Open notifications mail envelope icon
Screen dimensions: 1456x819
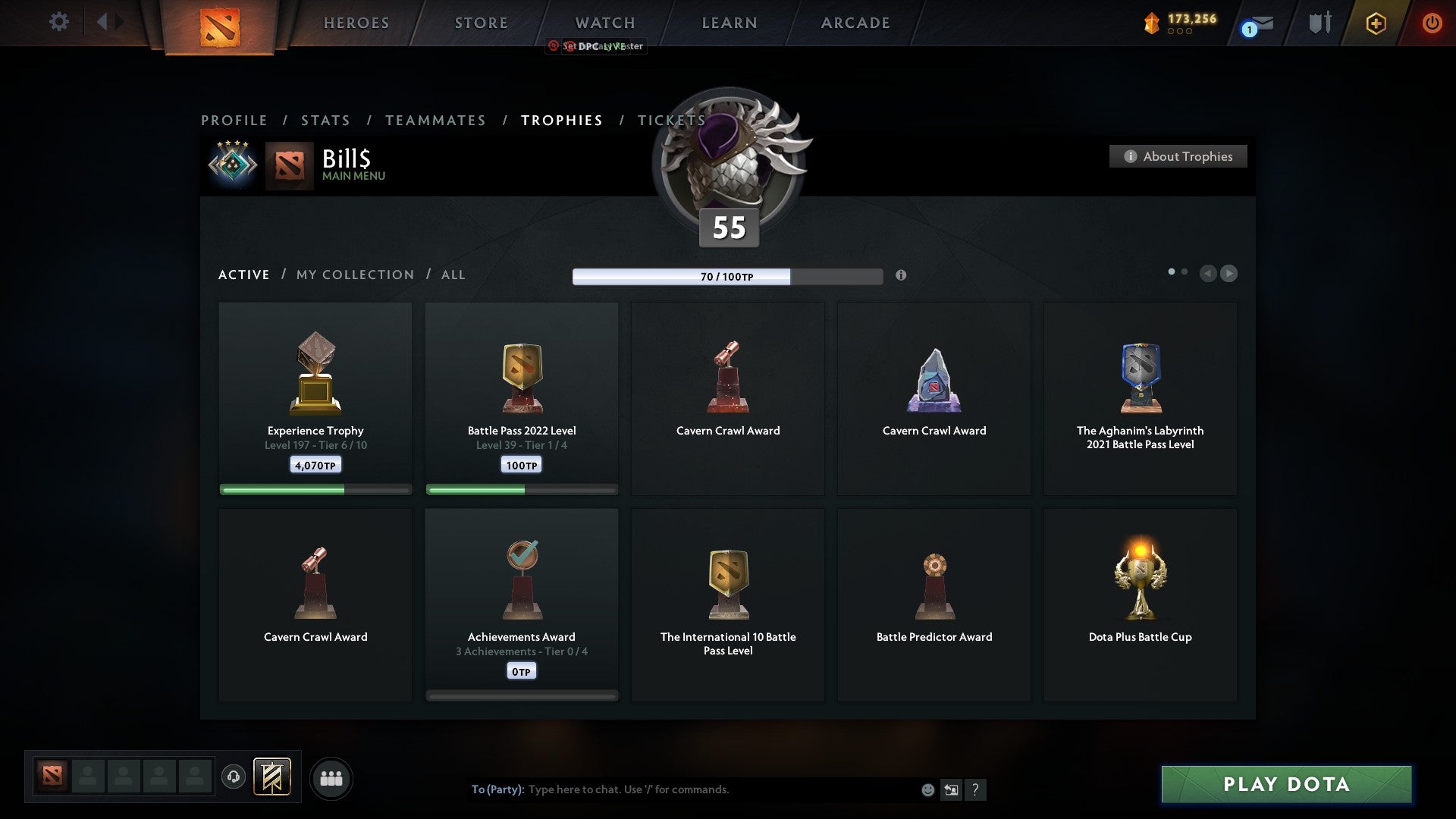[1252, 25]
